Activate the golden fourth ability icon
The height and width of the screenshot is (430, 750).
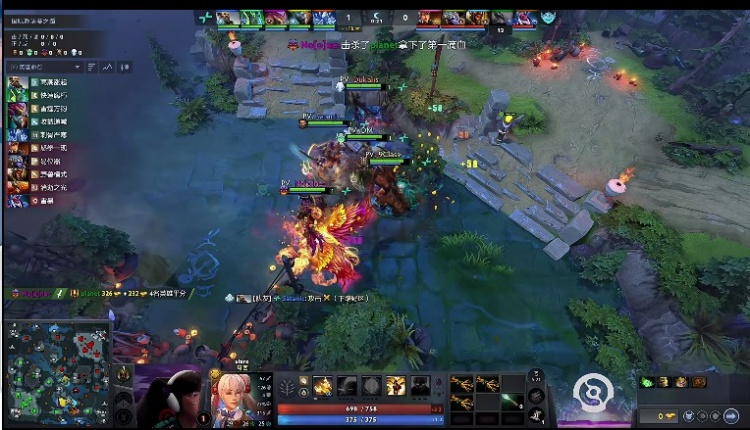(x=396, y=386)
